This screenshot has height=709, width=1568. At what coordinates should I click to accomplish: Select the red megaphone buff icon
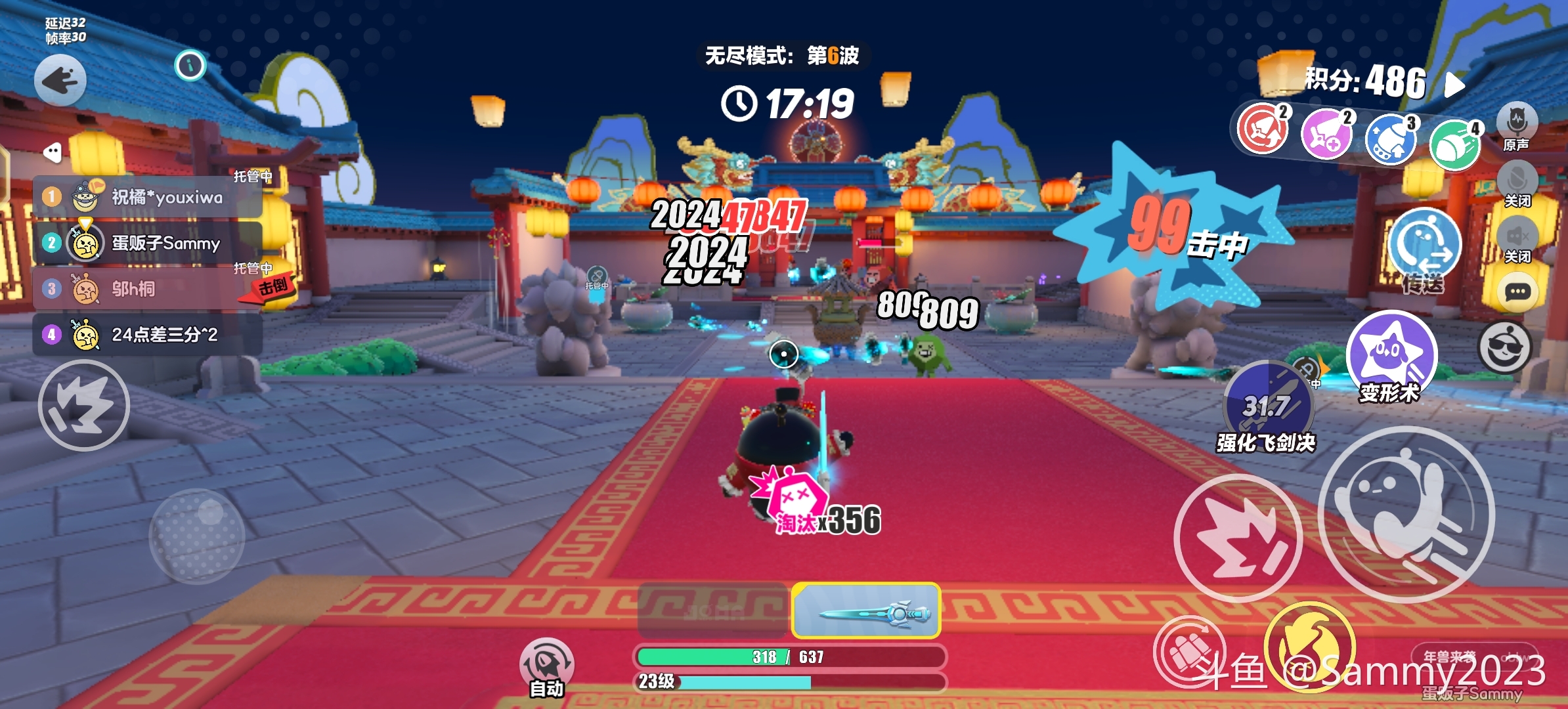[x=1261, y=129]
